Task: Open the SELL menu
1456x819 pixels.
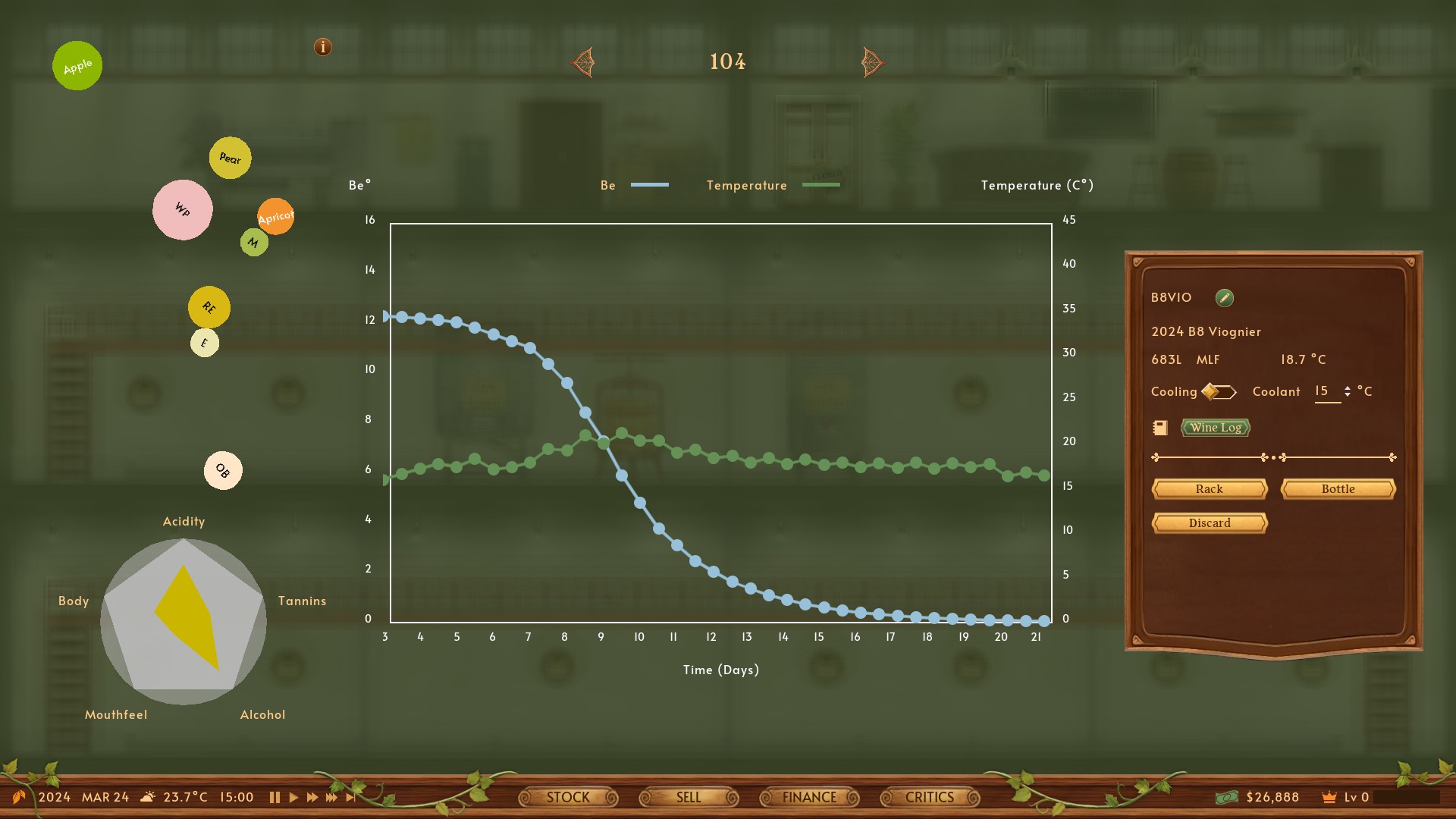Action: coord(689,797)
